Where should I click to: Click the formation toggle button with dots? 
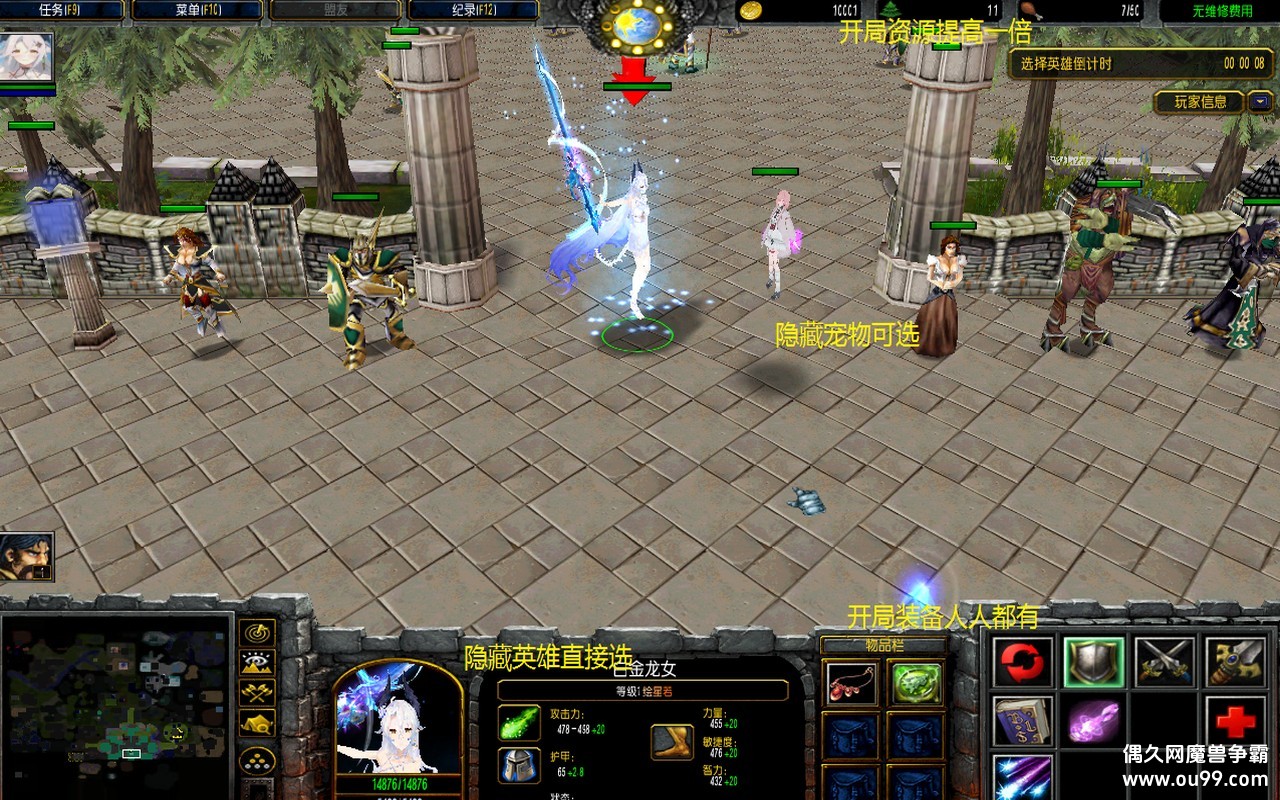click(x=258, y=760)
